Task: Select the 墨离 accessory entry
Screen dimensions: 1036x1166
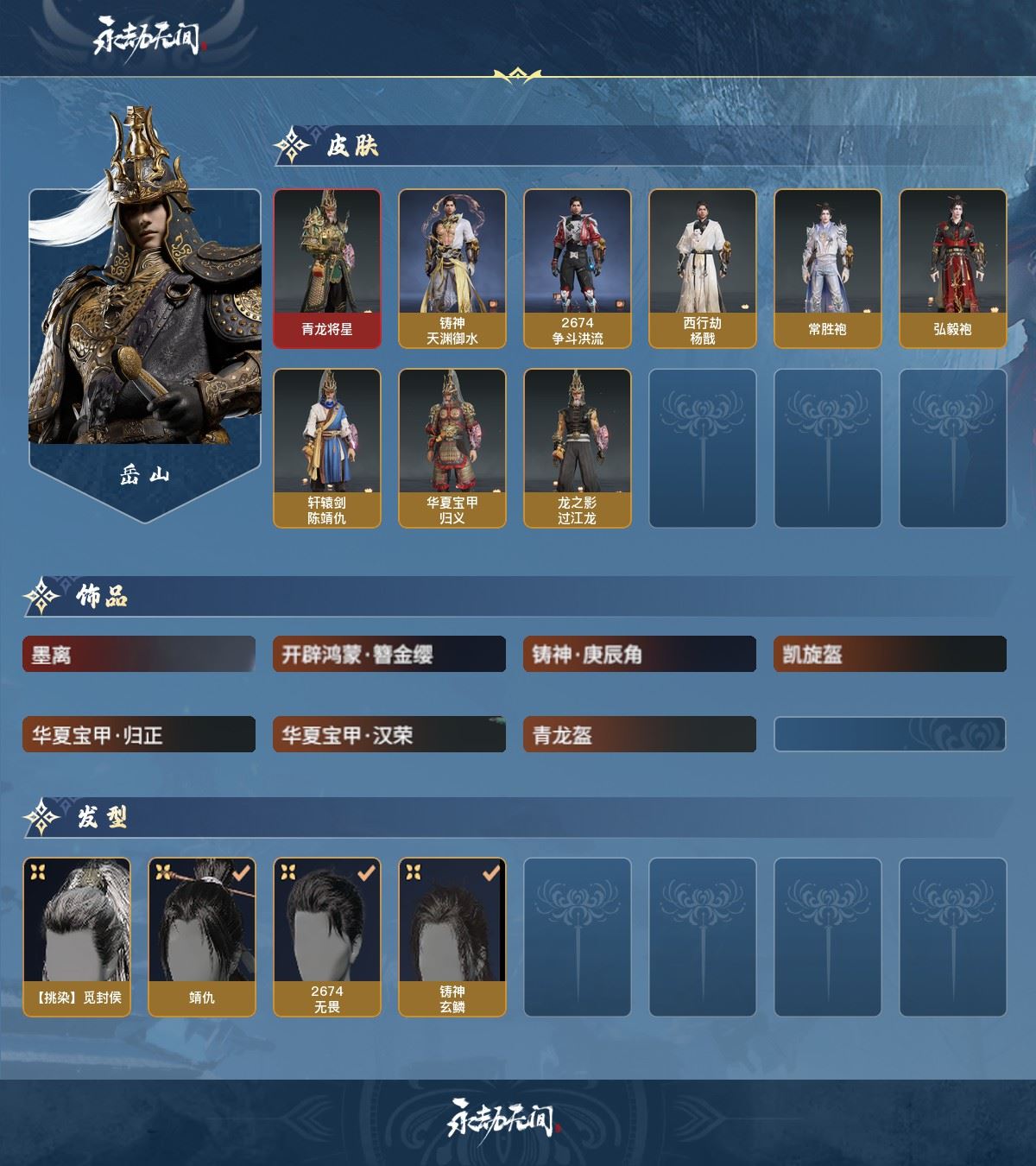Action: click(x=138, y=655)
